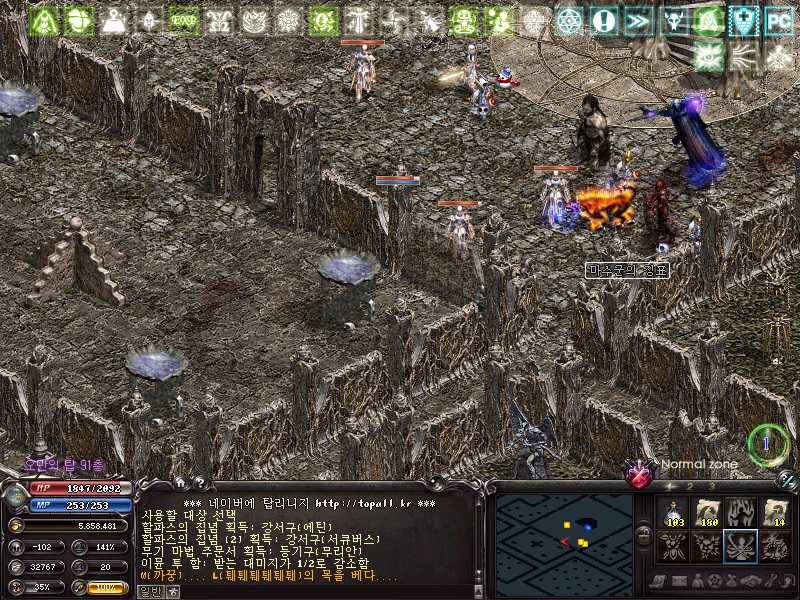Click the PC icon in top bar
This screenshot has height=600, width=800.
(x=778, y=20)
